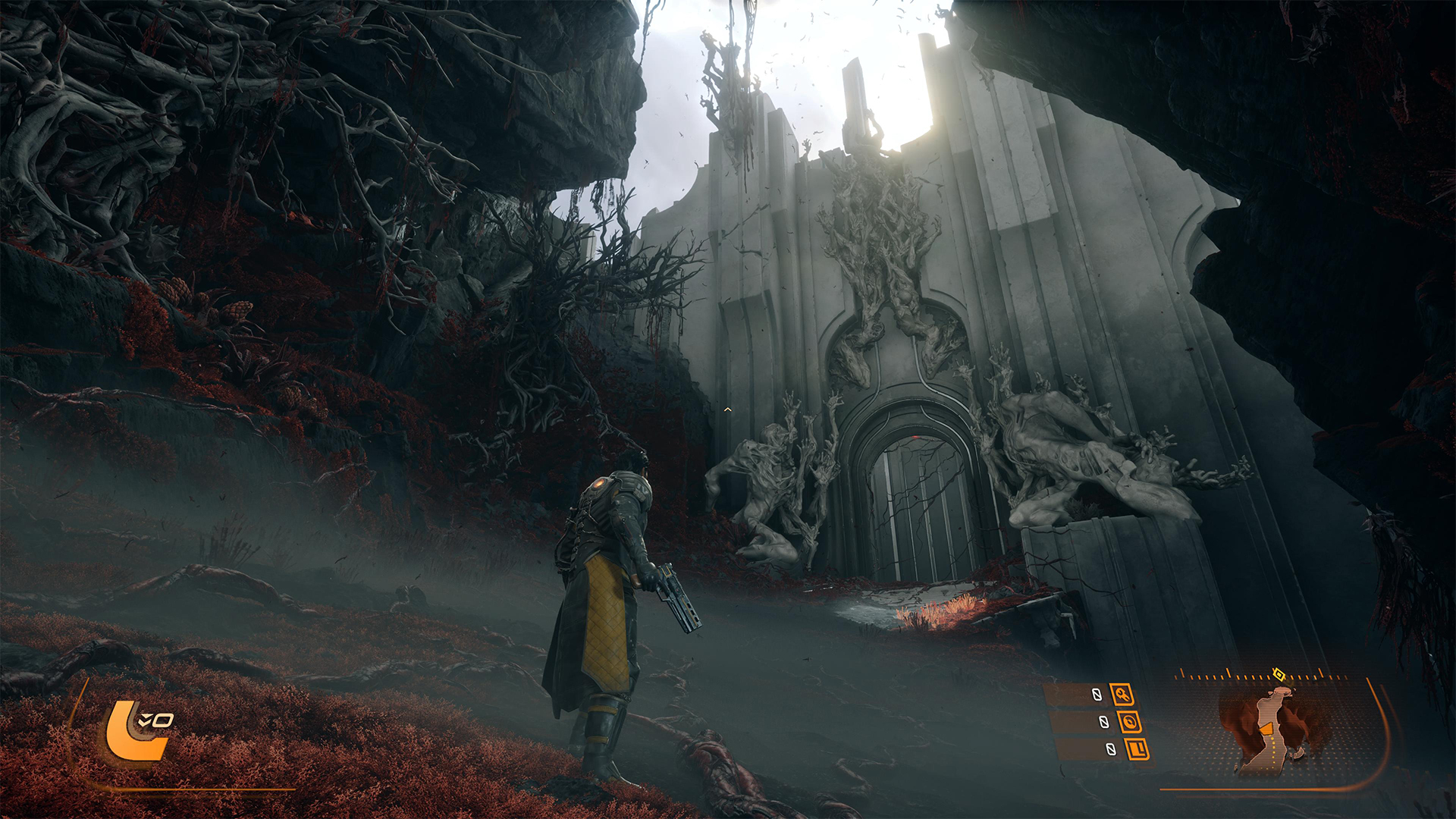Screen dimensions: 1456x819
Task: Select the orange player arrow on the minimap
Action: tap(1266, 729)
